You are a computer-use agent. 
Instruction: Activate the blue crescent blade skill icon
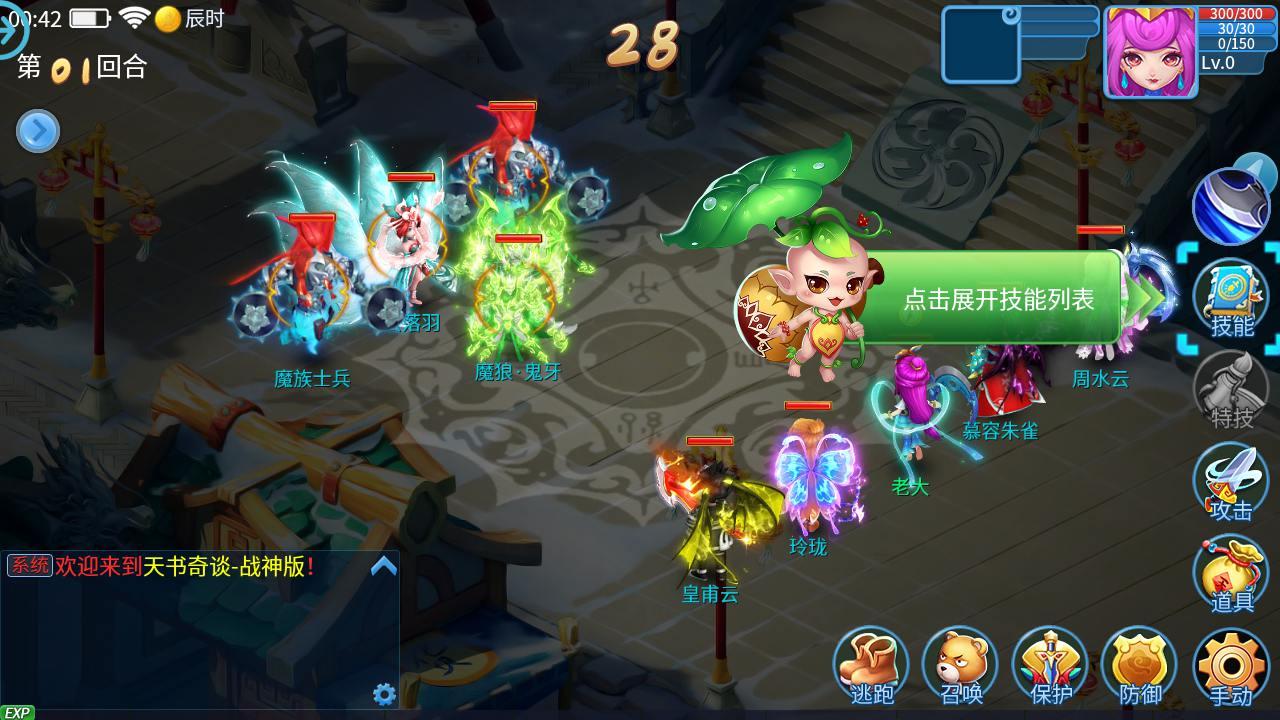click(1229, 205)
